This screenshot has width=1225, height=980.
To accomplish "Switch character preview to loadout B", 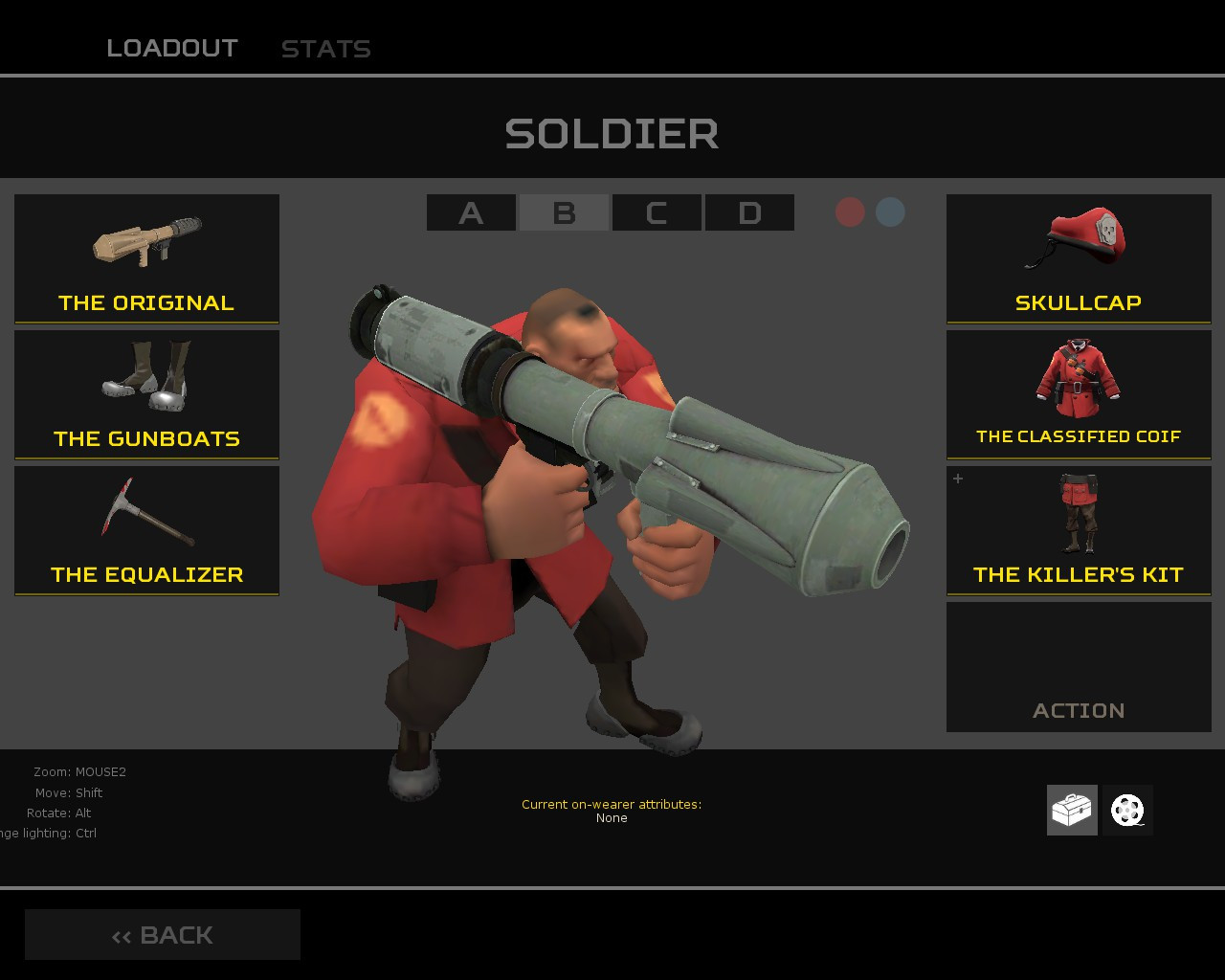I will tap(563, 212).
